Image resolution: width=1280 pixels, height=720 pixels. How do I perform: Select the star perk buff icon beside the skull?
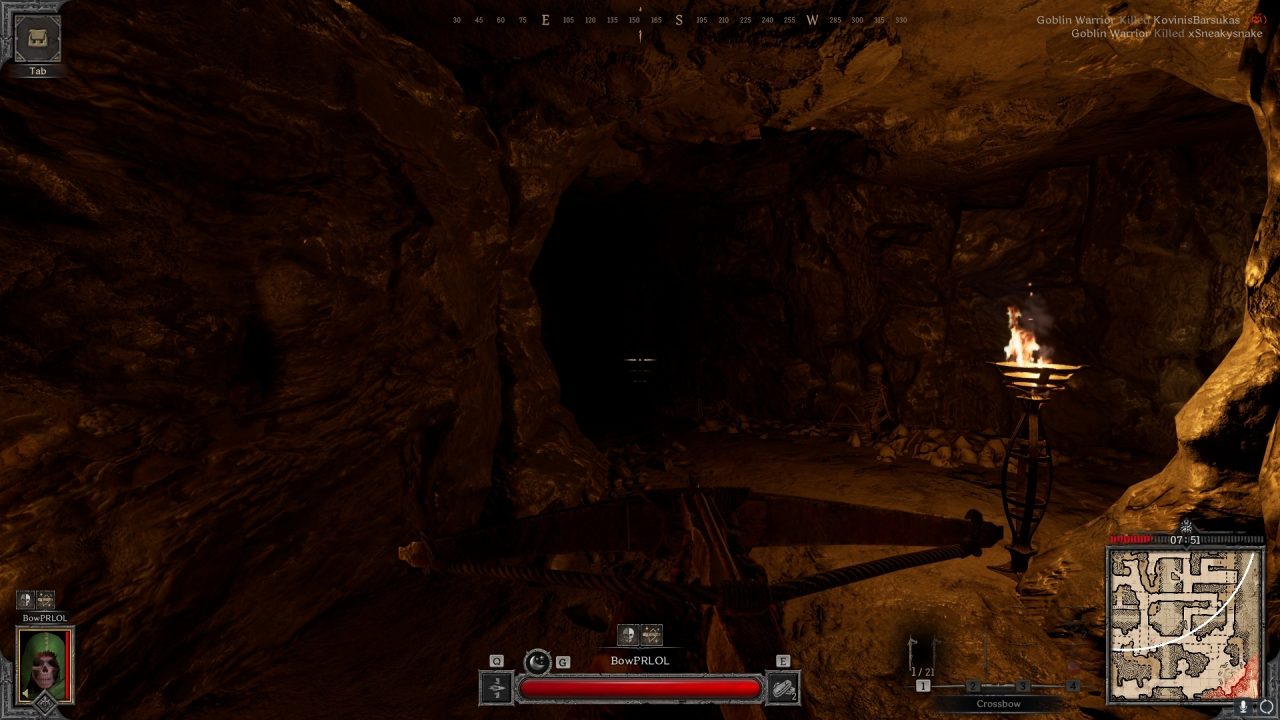pos(652,634)
